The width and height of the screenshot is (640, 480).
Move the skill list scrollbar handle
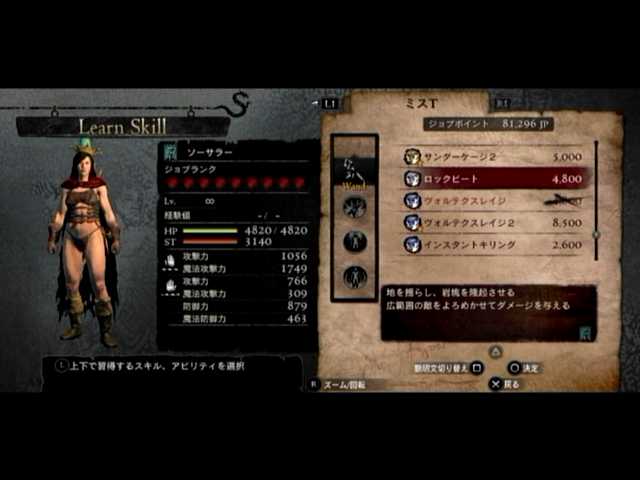pyautogui.click(x=596, y=234)
